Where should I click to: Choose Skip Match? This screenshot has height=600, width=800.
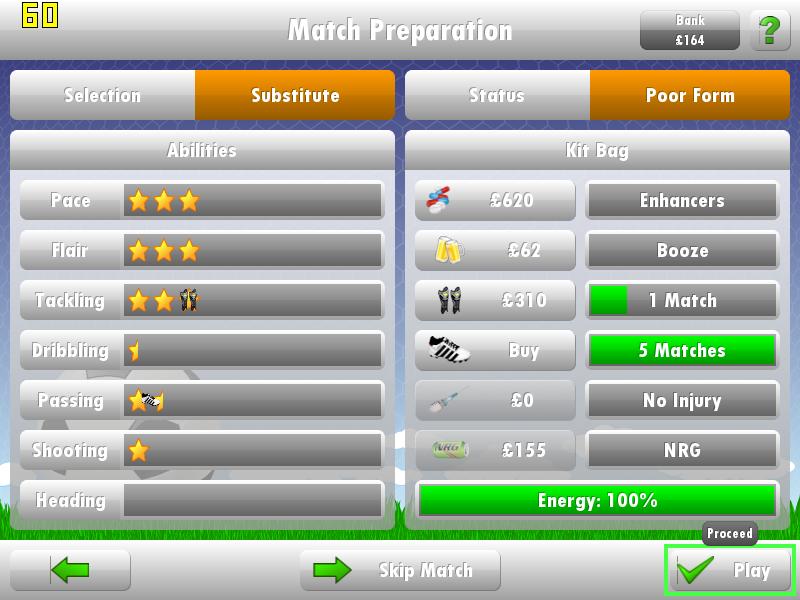tap(400, 570)
